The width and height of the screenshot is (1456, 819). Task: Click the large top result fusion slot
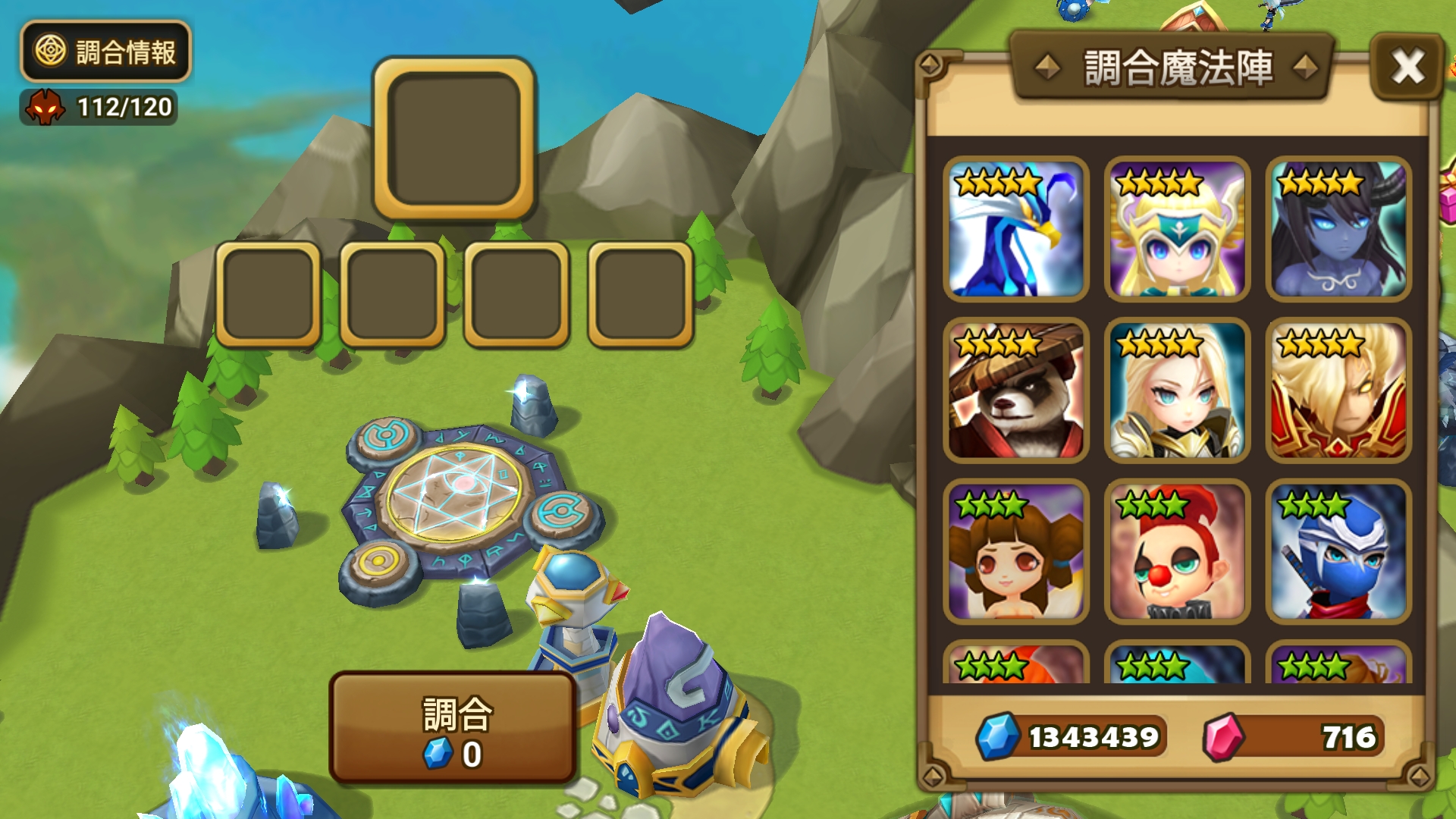tap(453, 138)
